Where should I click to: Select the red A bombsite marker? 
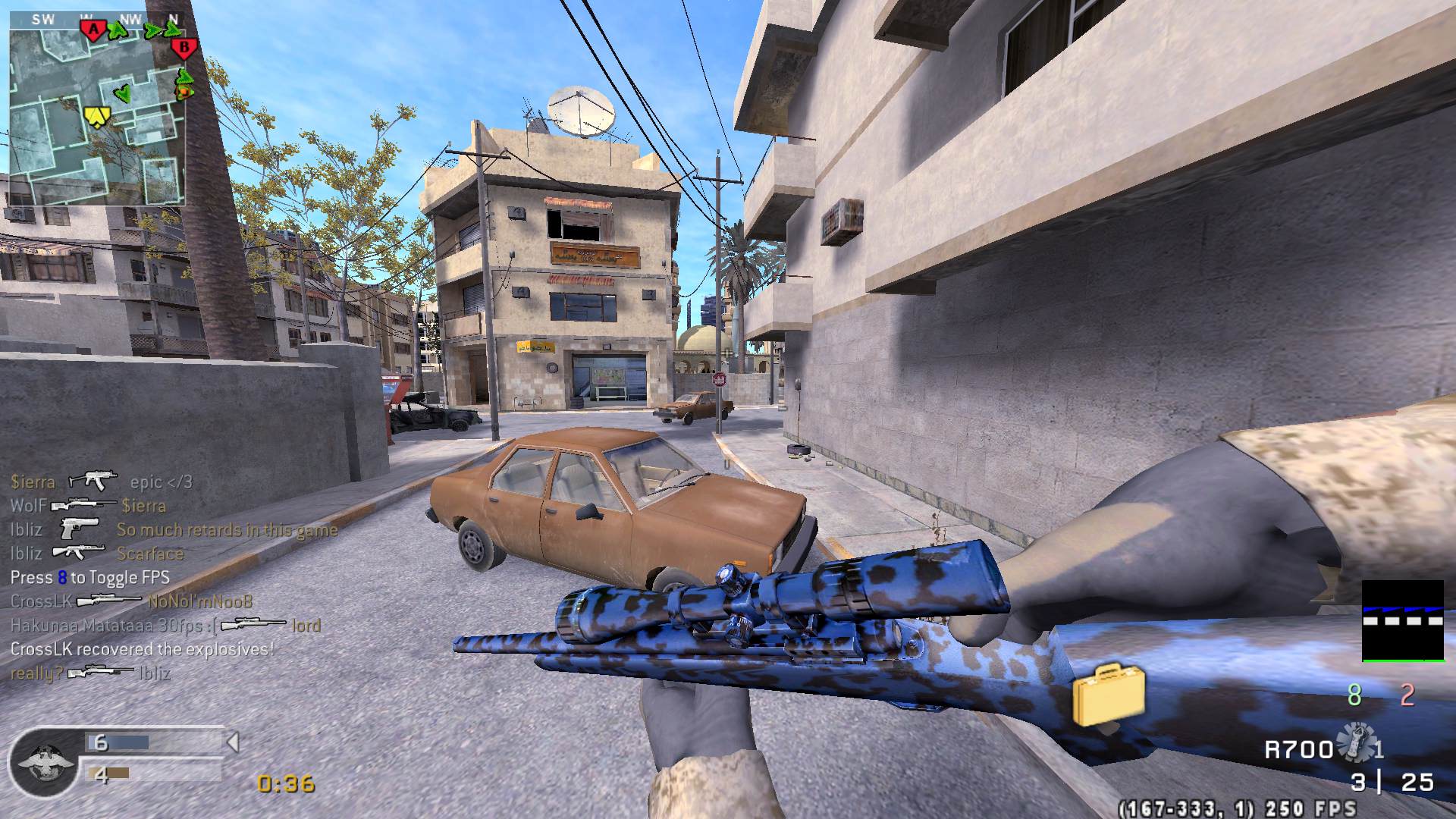93,30
